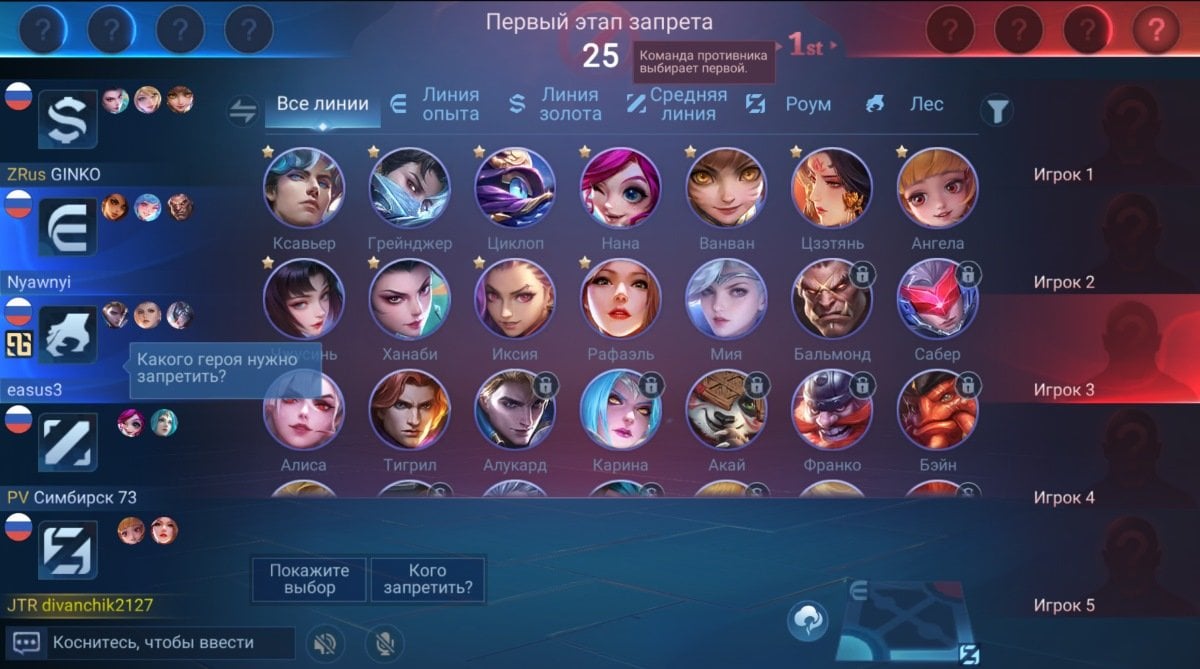The image size is (1200, 669).
Task: Filter heroes by Лес role
Action: pyautogui.click(x=906, y=104)
